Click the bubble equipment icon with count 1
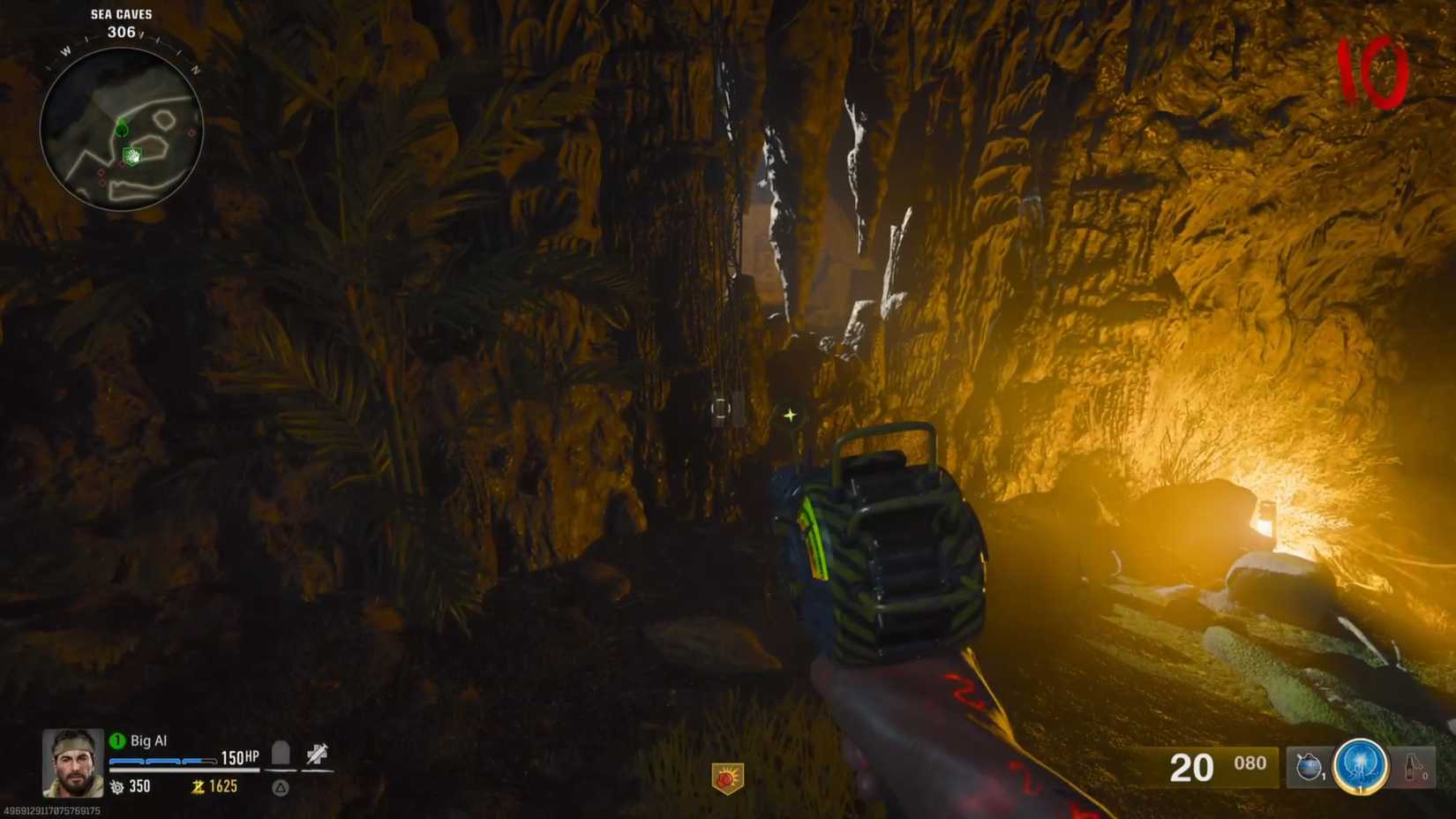The image size is (1456, 819). tap(1309, 765)
